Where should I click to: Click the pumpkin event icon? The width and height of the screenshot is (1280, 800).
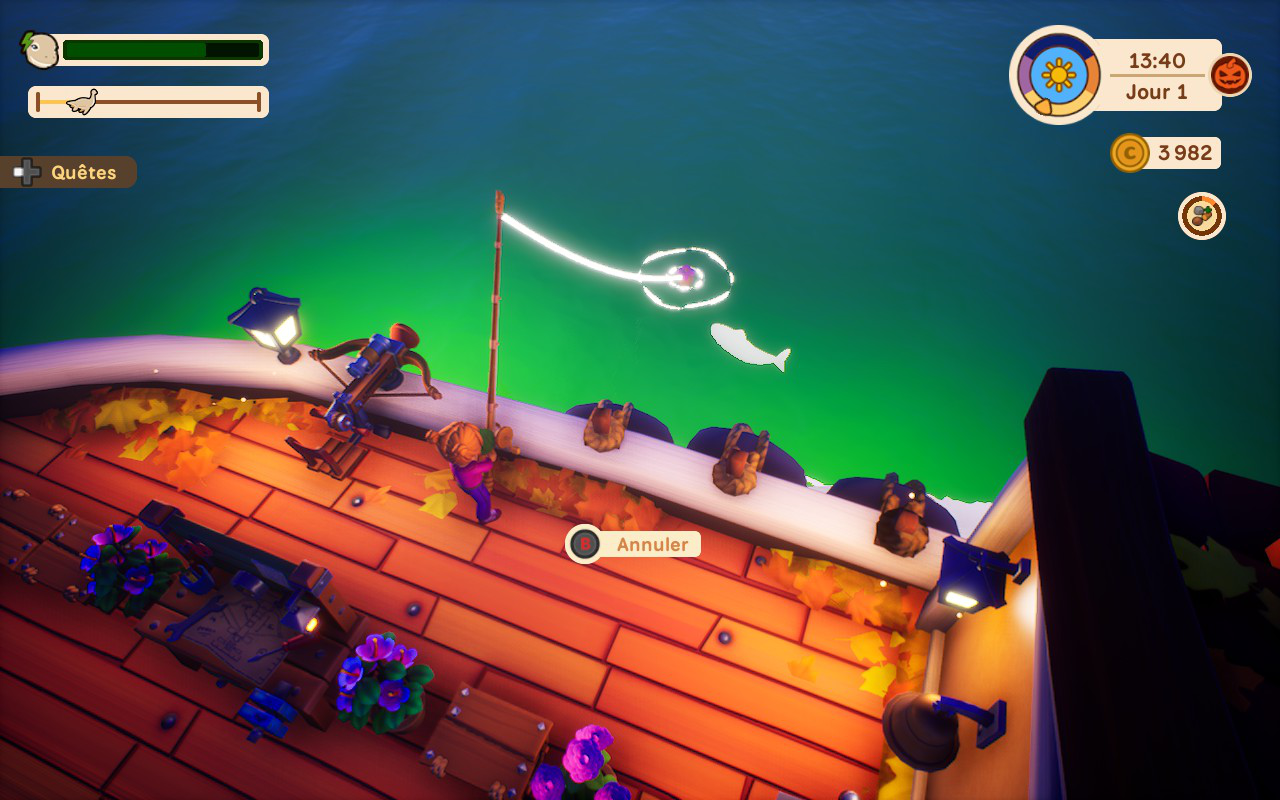point(1230,75)
